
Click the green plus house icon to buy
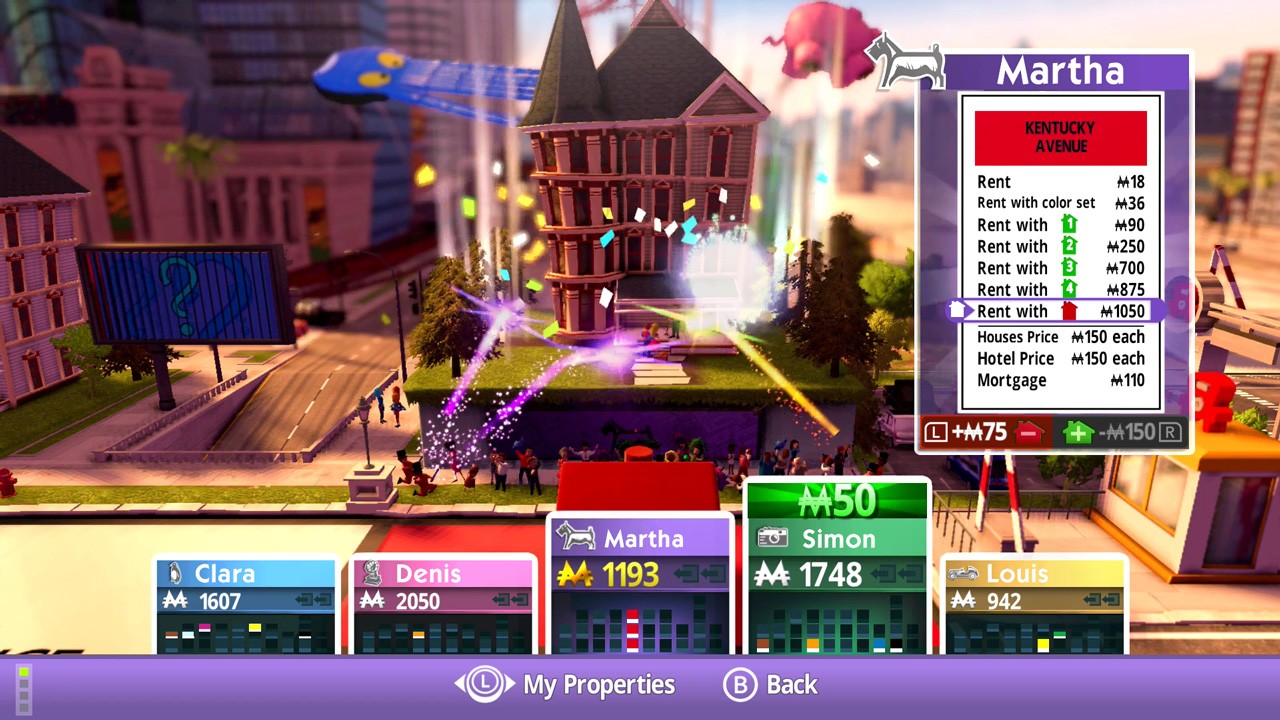click(x=1077, y=434)
